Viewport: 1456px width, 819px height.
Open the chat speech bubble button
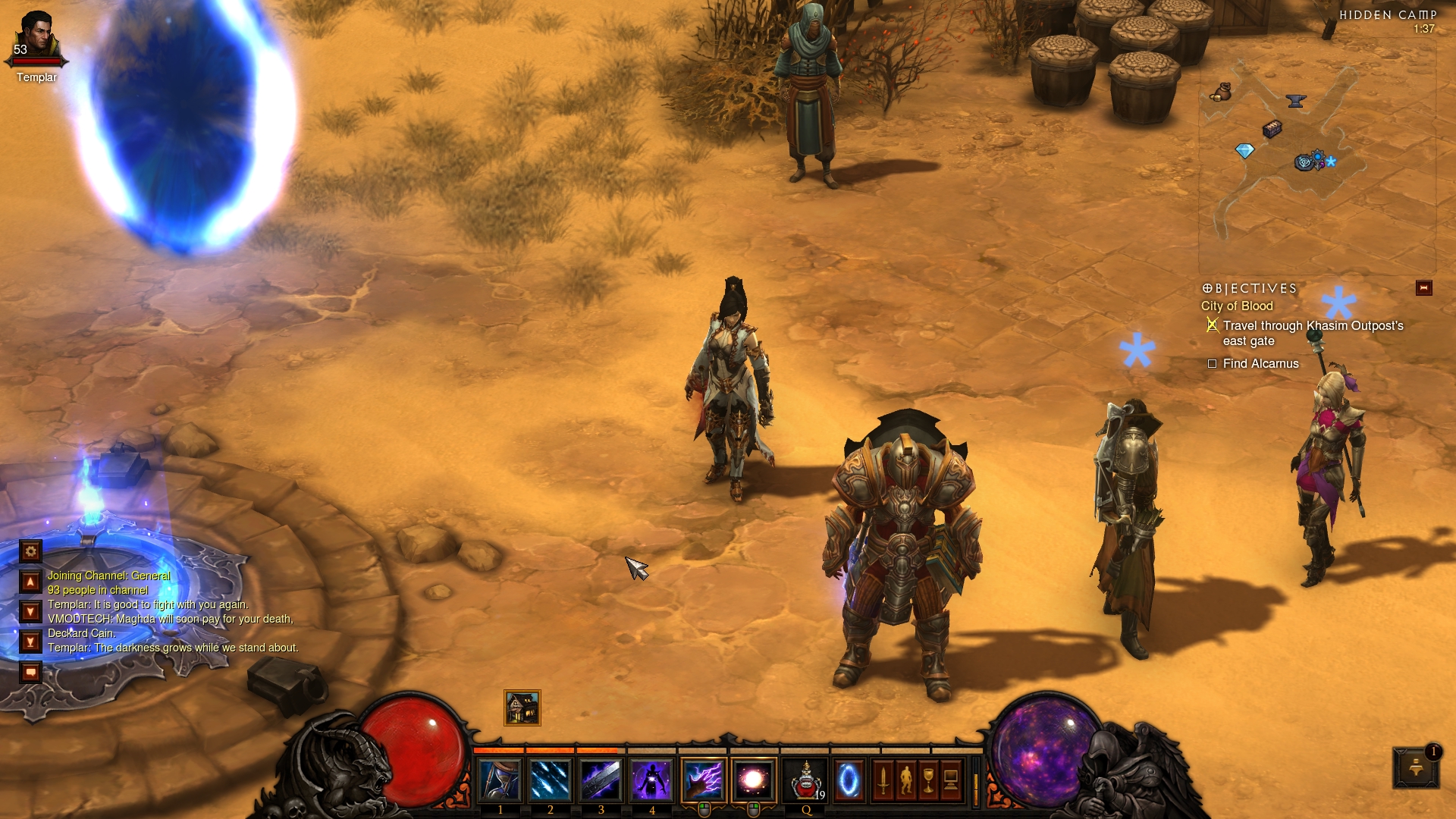click(30, 672)
